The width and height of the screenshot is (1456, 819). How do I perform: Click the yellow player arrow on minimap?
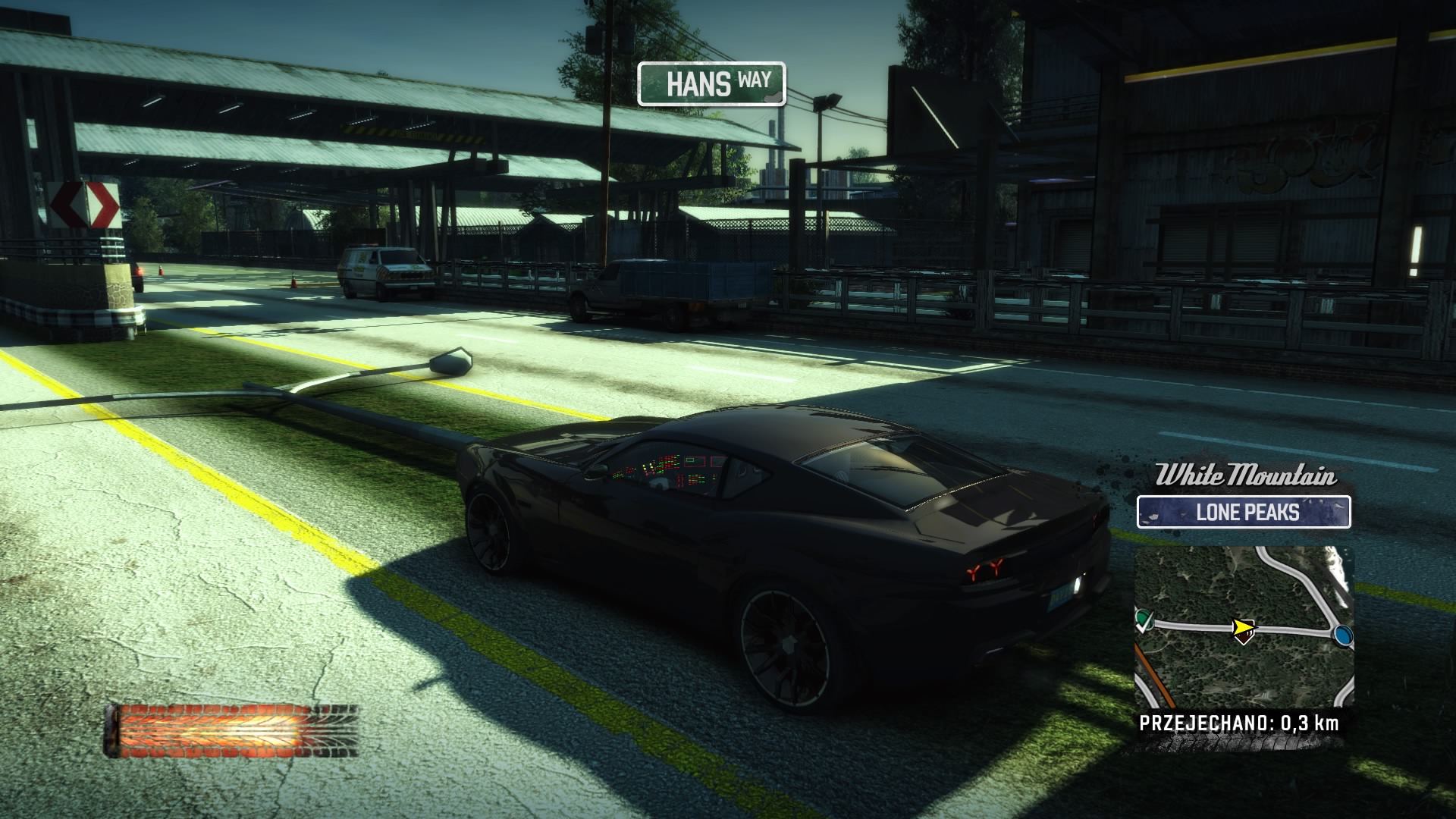[1241, 629]
